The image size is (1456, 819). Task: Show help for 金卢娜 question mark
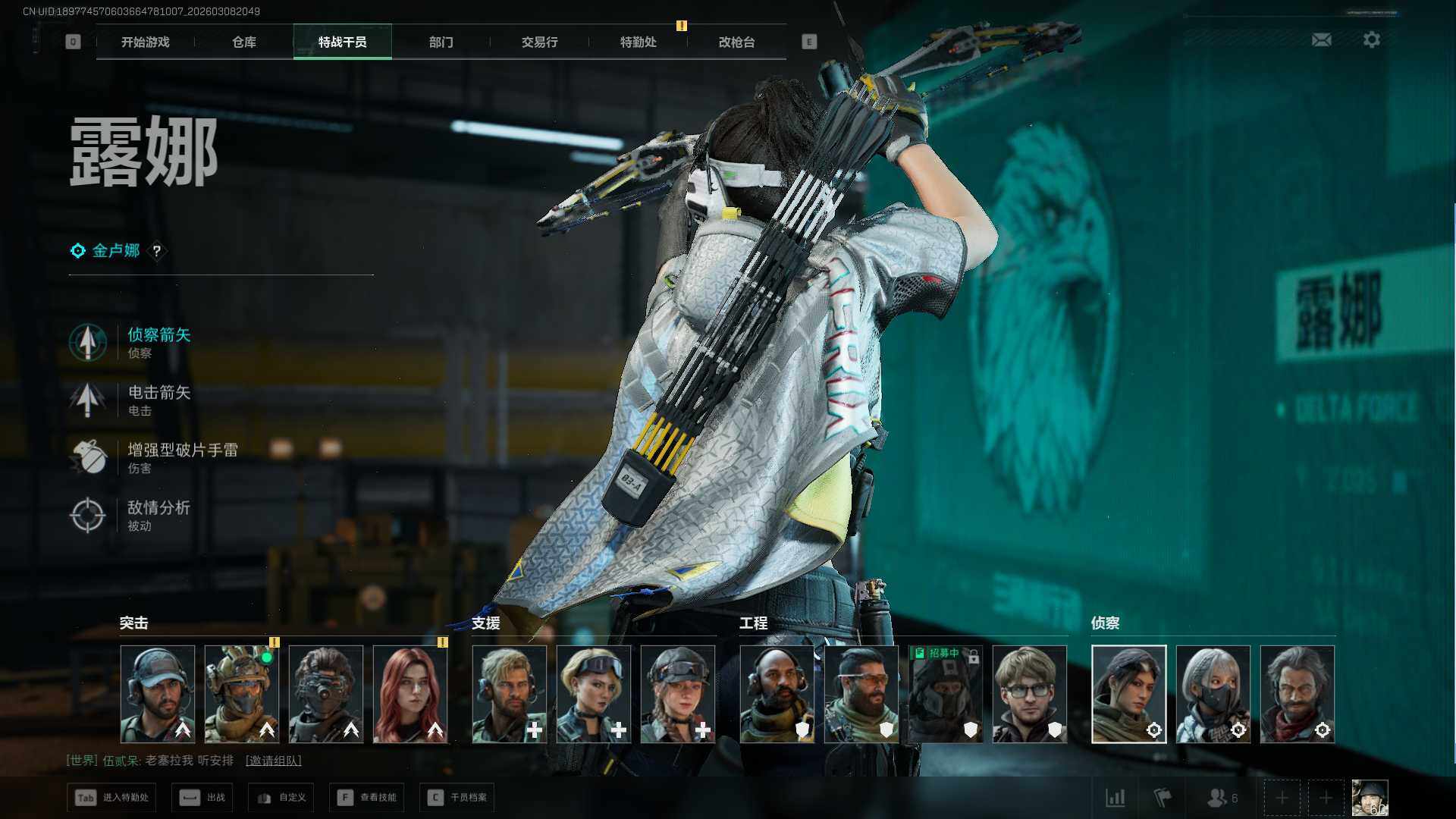point(157,251)
